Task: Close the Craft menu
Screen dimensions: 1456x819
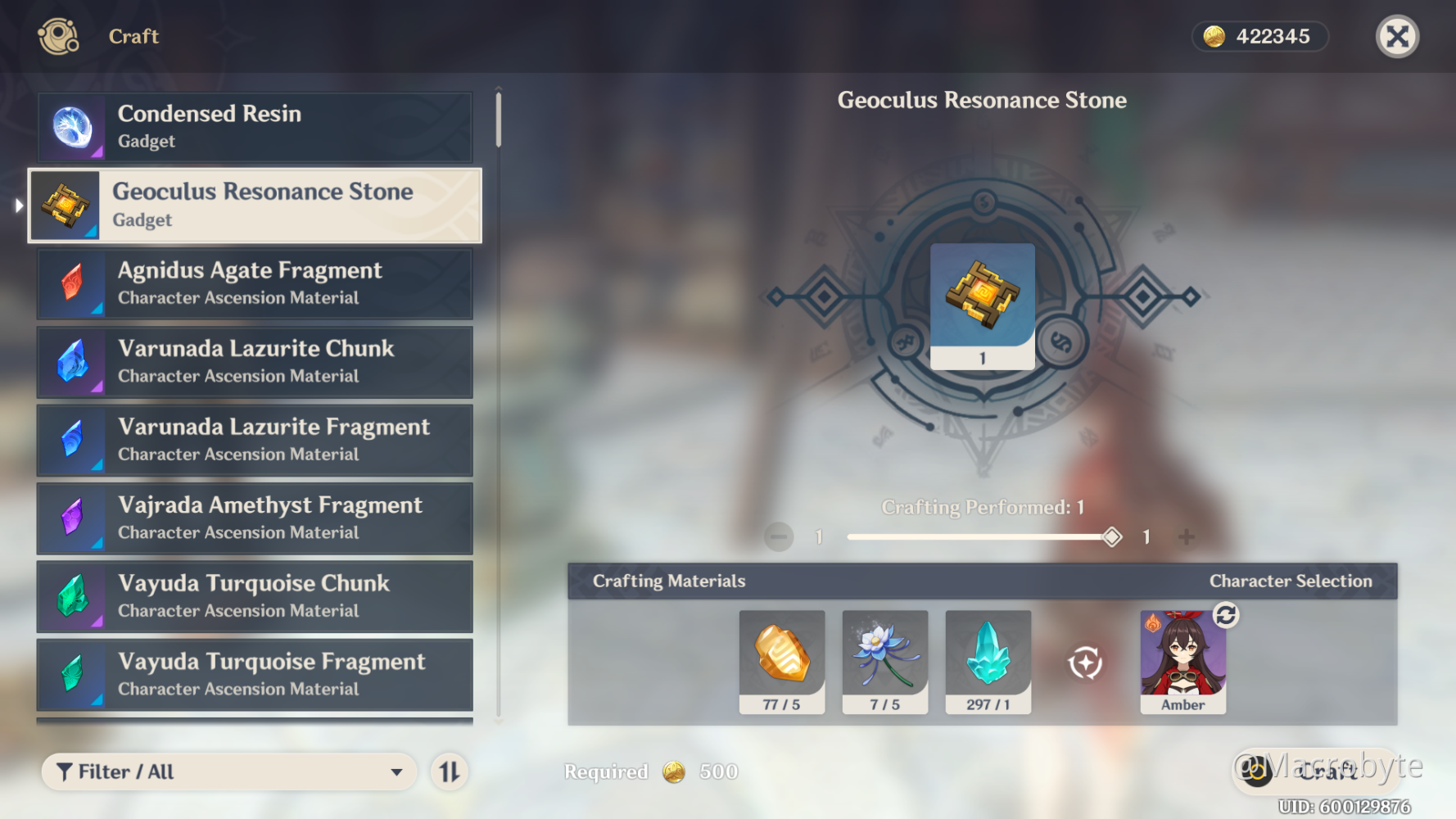Action: [x=1397, y=37]
